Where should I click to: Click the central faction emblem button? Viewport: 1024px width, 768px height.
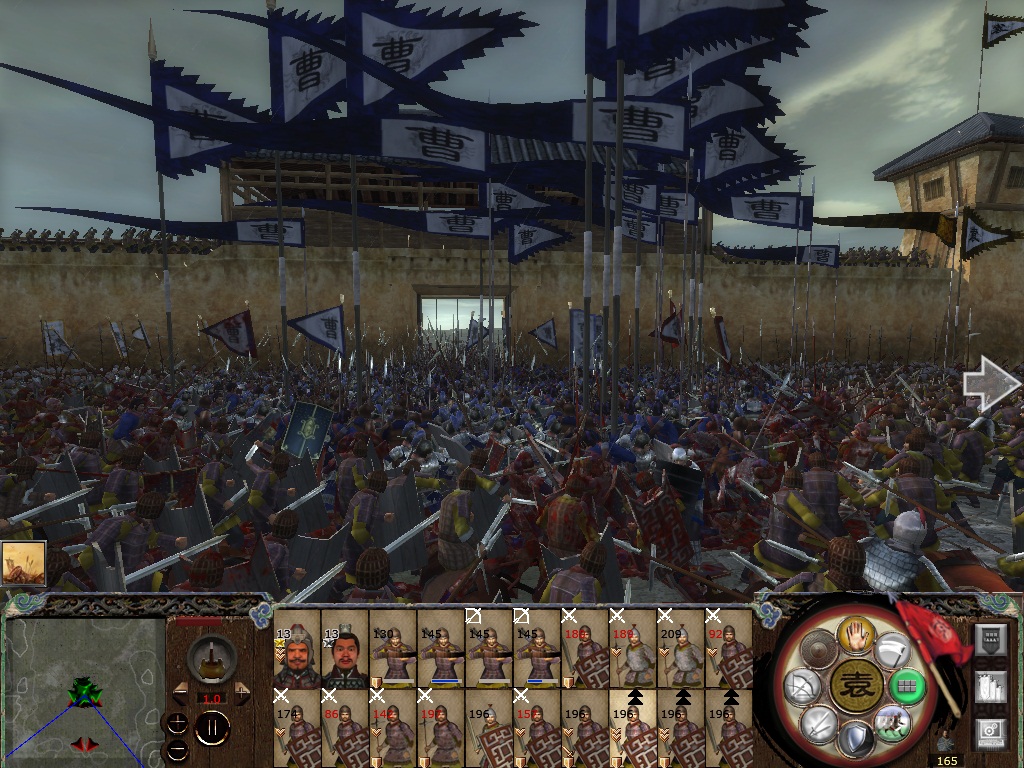[855, 686]
